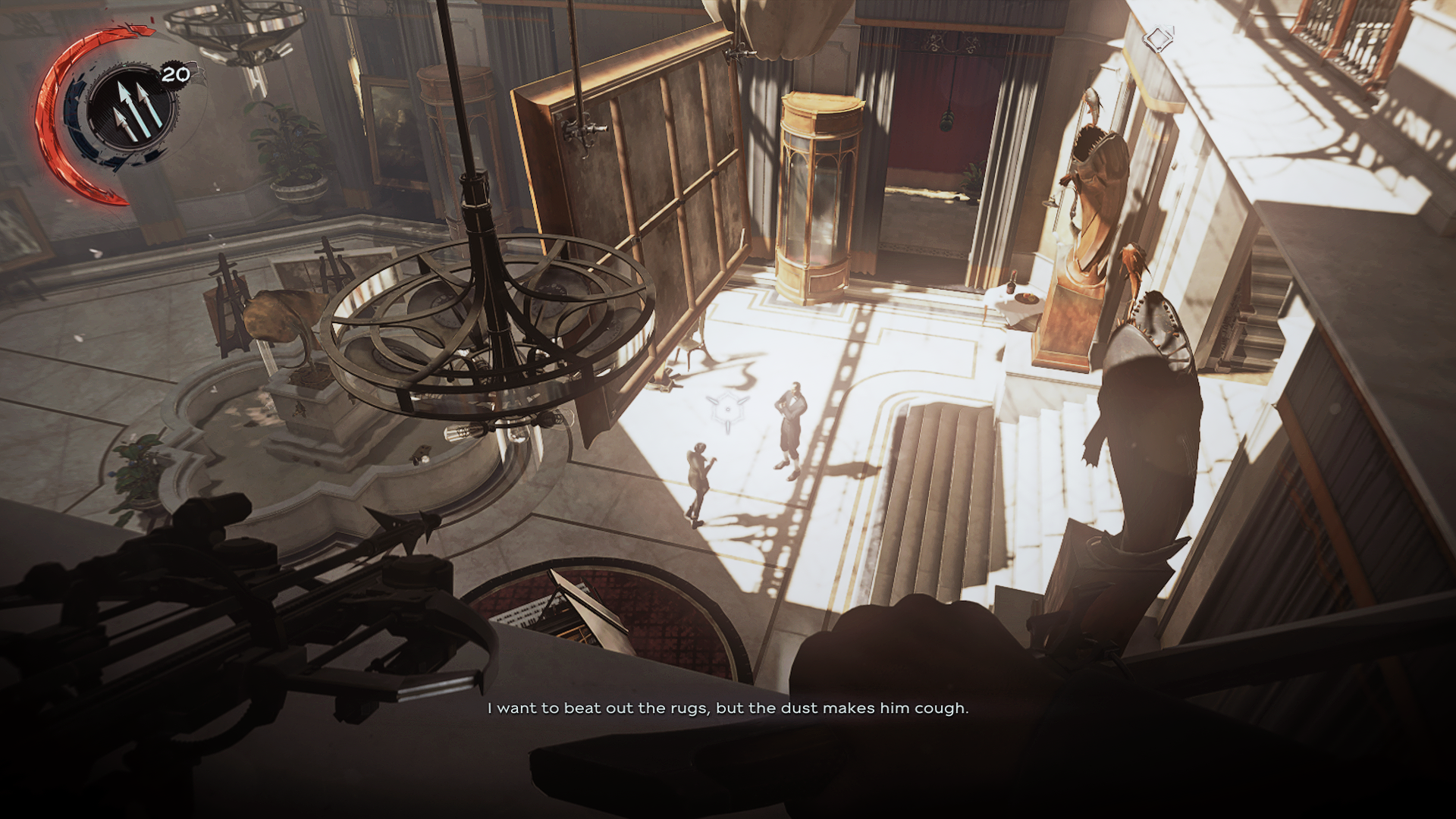Click the diamond objective marker

(1158, 39)
